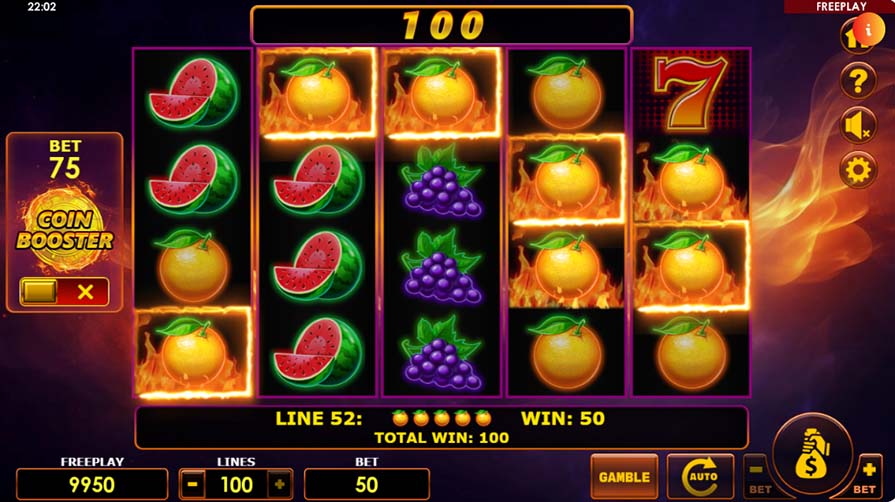The image size is (895, 502).
Task: Open the Gamble feature
Action: coord(624,477)
